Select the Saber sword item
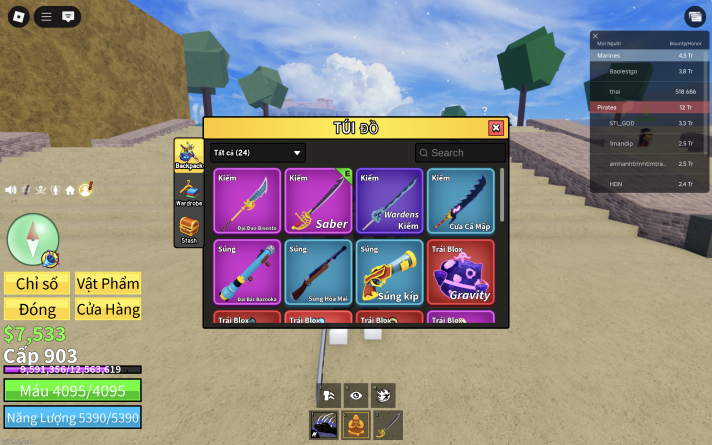 (x=318, y=200)
